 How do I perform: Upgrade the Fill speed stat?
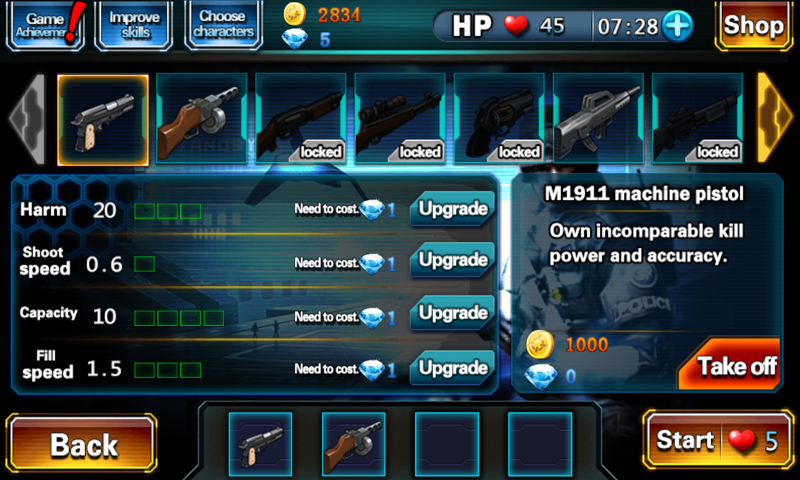[x=452, y=368]
